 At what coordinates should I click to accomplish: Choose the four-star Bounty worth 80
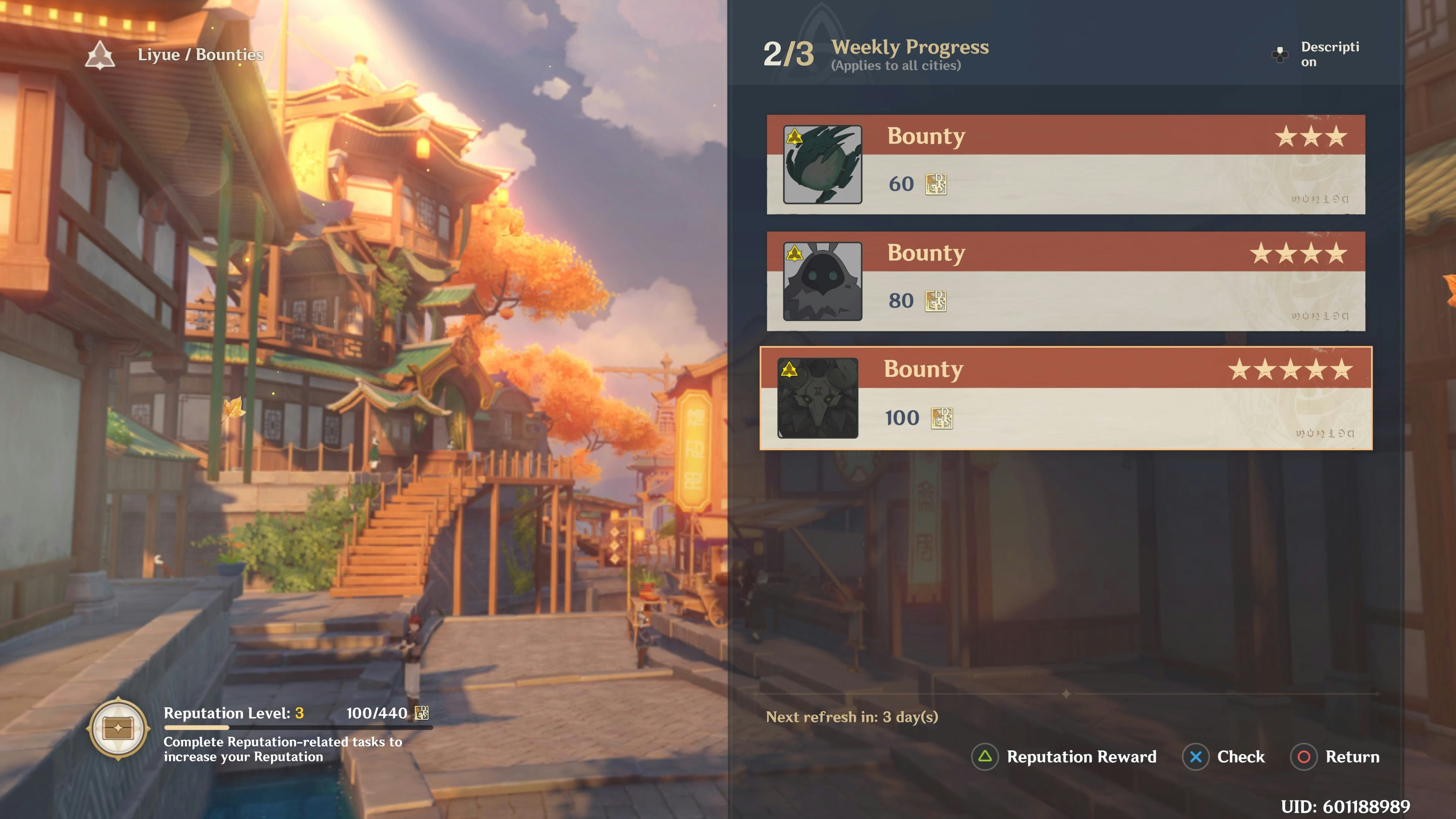(1065, 281)
